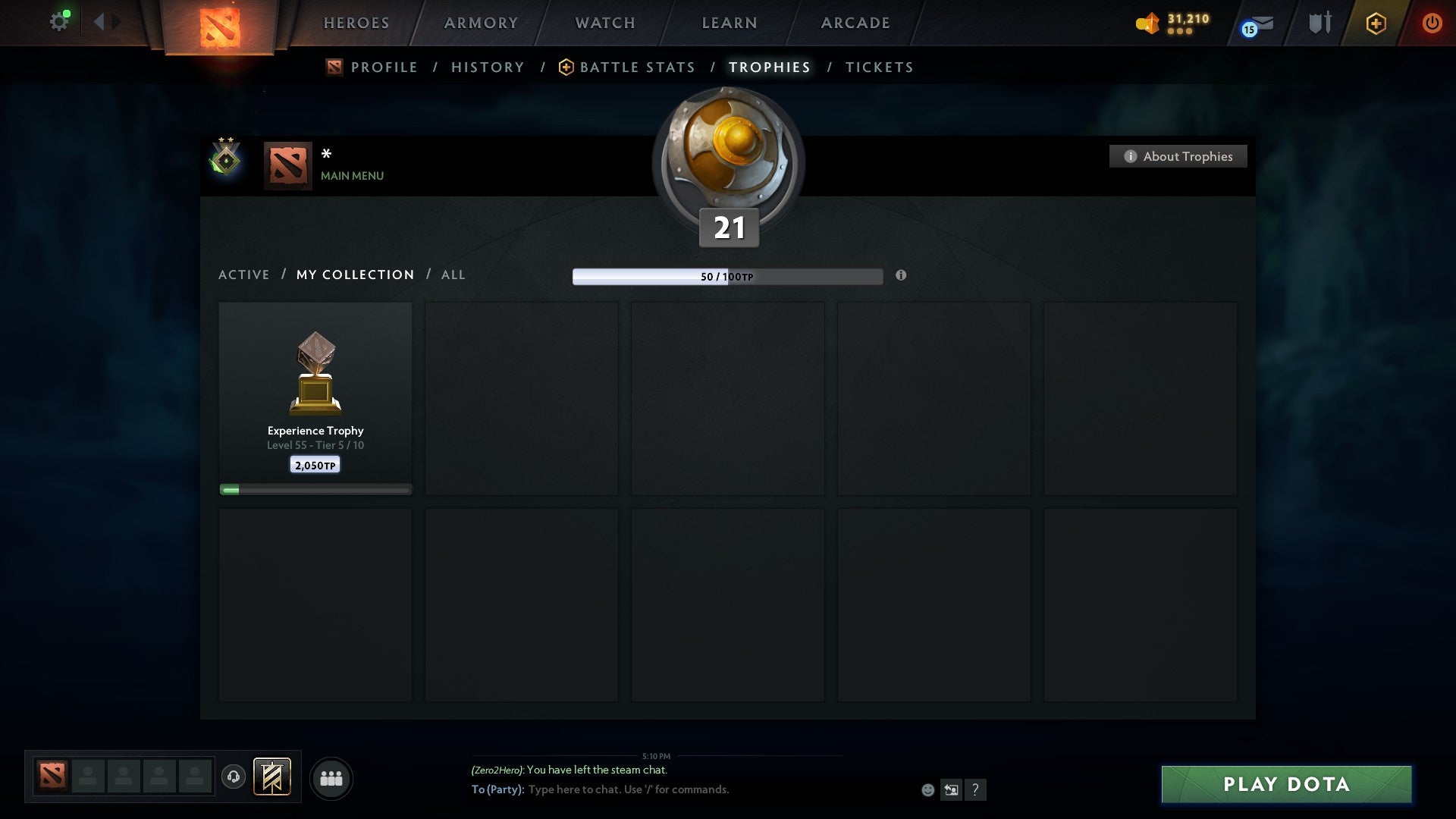The image size is (1456, 819).
Task: Open the settings gear icon
Action: 59,20
